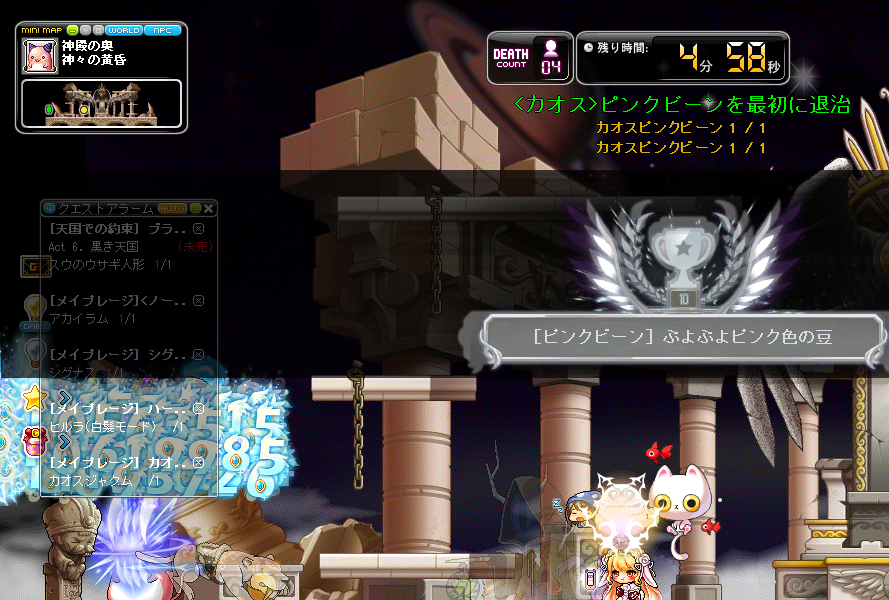Viewport: 889px width, 600px height.
Task: Remove the シグナス quest from the tracker
Action: [198, 355]
